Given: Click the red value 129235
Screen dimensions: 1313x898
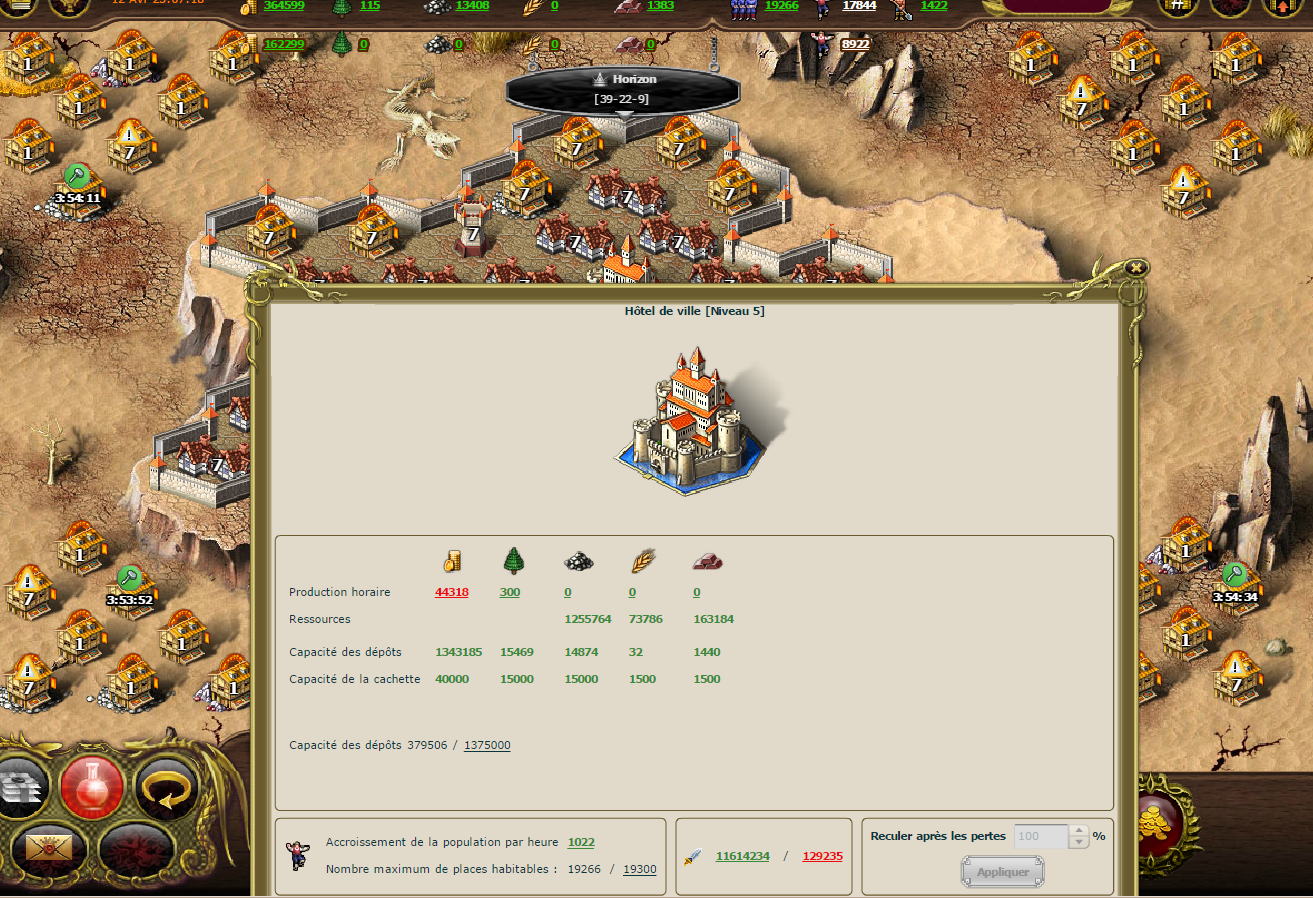Looking at the screenshot, I should point(822,856).
